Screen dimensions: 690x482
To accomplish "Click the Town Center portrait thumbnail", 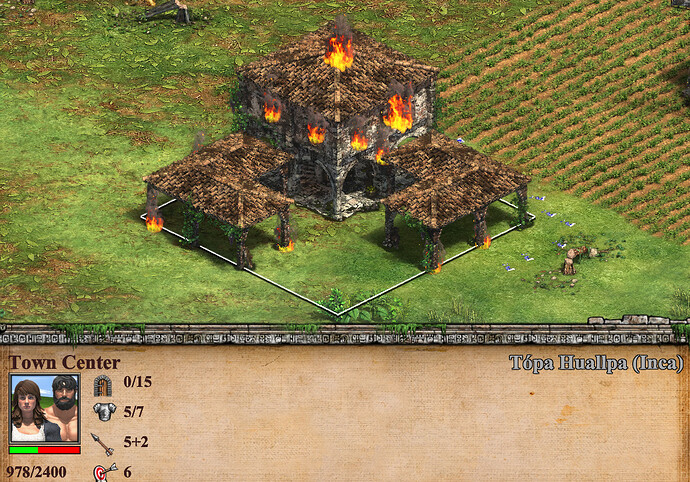I will (44, 410).
